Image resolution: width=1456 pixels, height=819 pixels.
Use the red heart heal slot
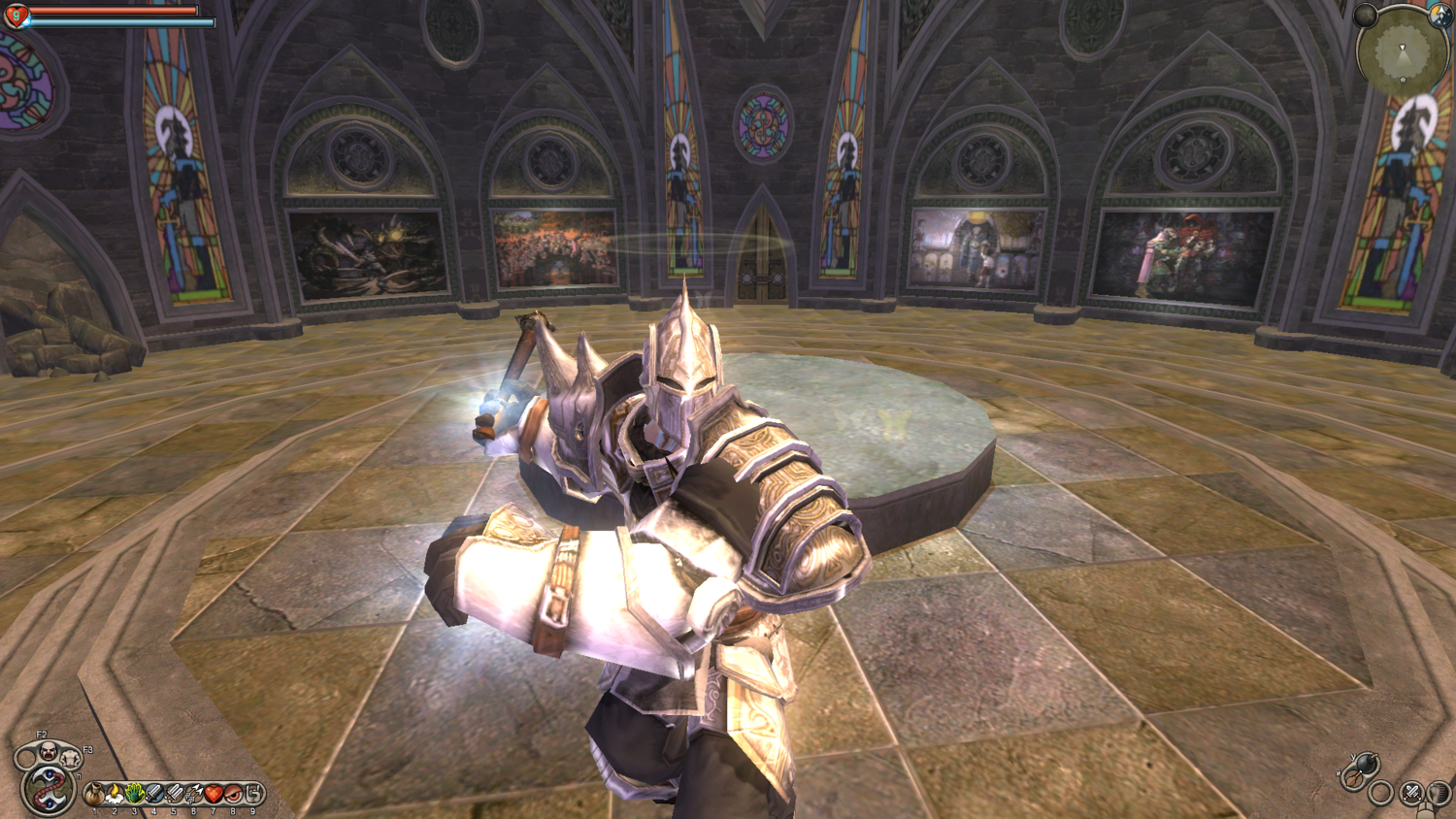(x=214, y=794)
